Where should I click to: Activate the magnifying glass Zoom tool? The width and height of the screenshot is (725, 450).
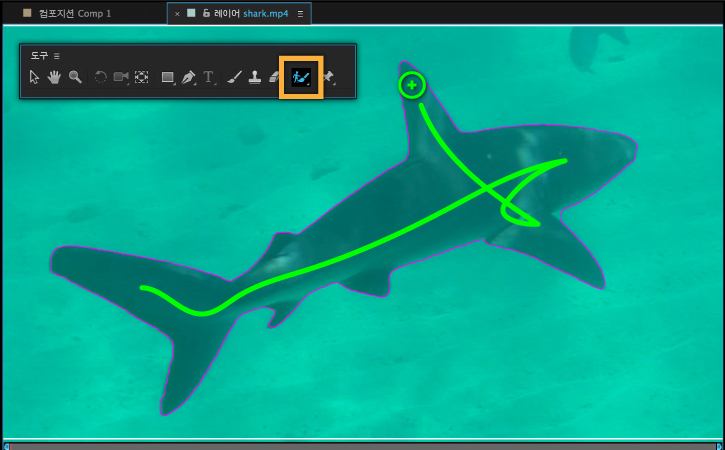pos(75,77)
